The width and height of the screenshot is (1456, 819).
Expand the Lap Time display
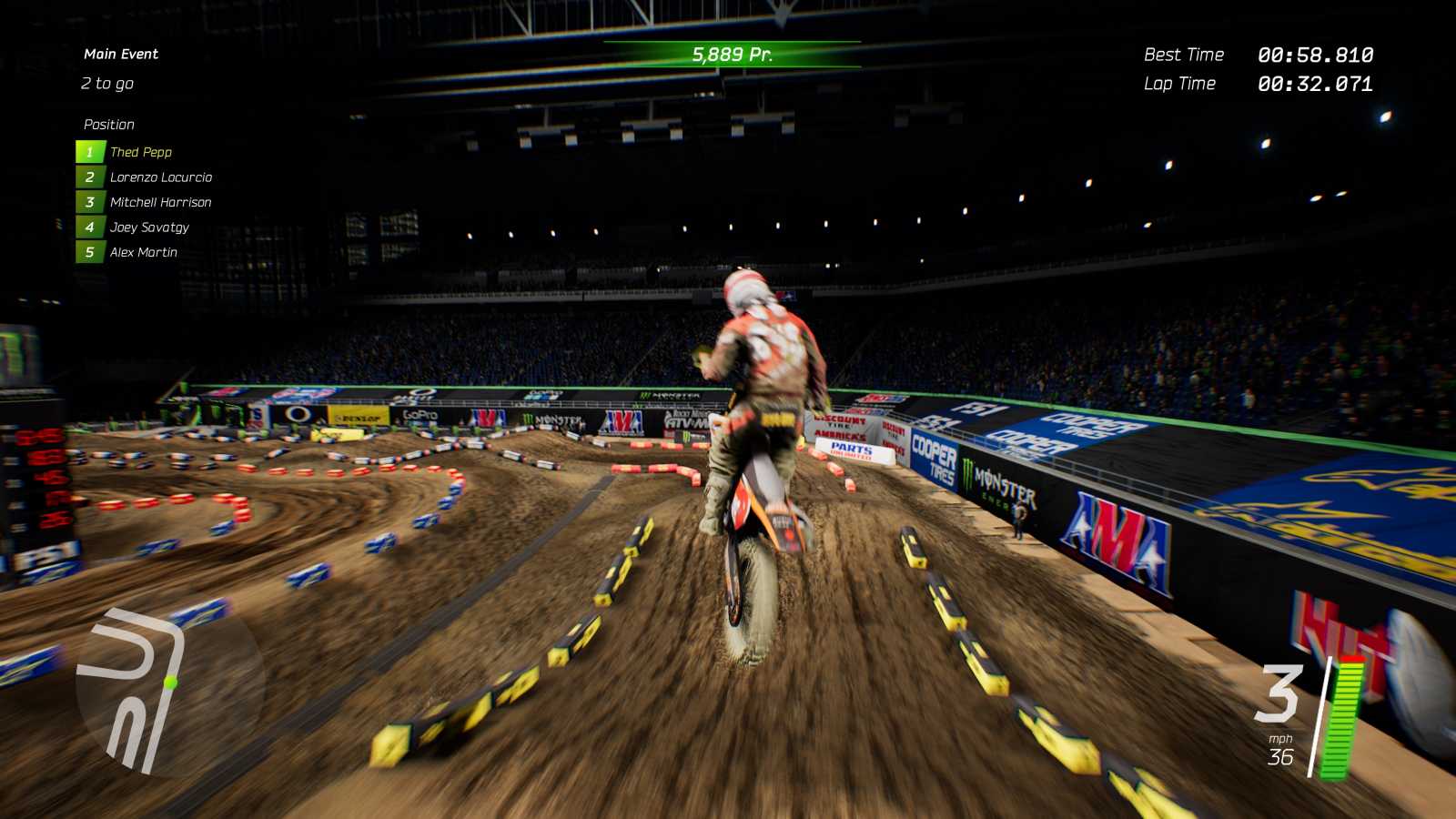point(1260,84)
